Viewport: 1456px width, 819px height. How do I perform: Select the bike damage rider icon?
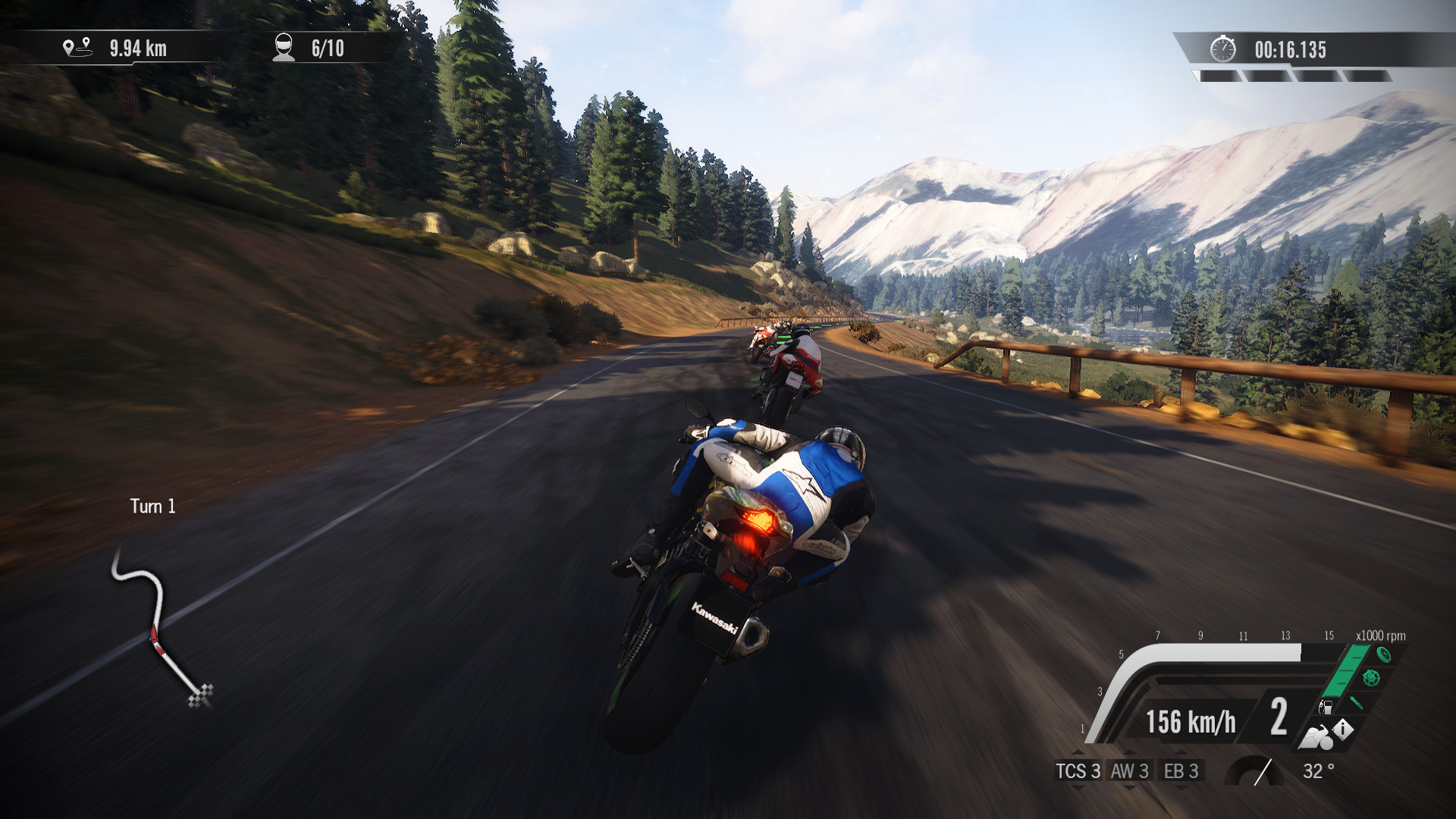click(1316, 738)
